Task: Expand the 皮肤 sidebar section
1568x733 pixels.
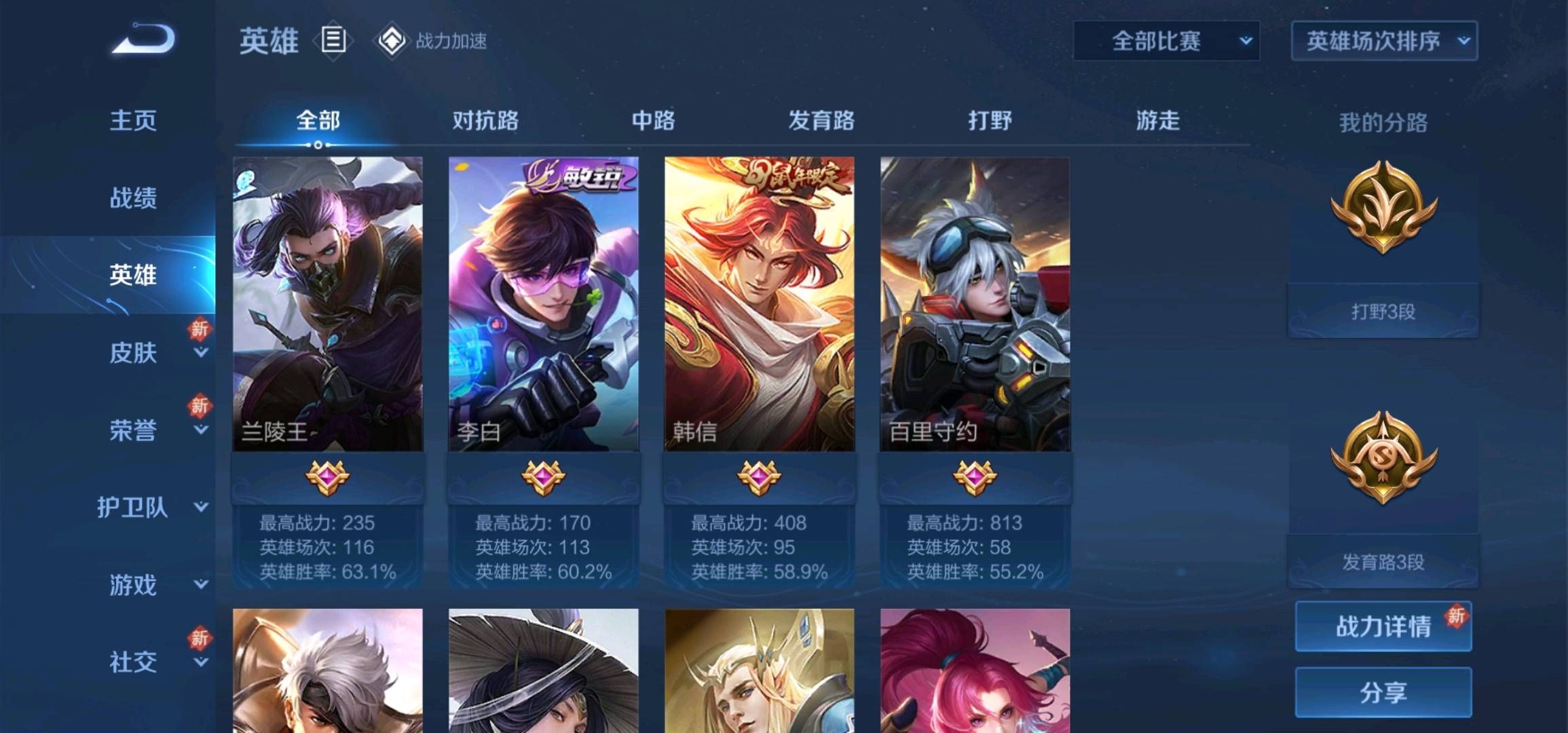Action: (x=134, y=353)
